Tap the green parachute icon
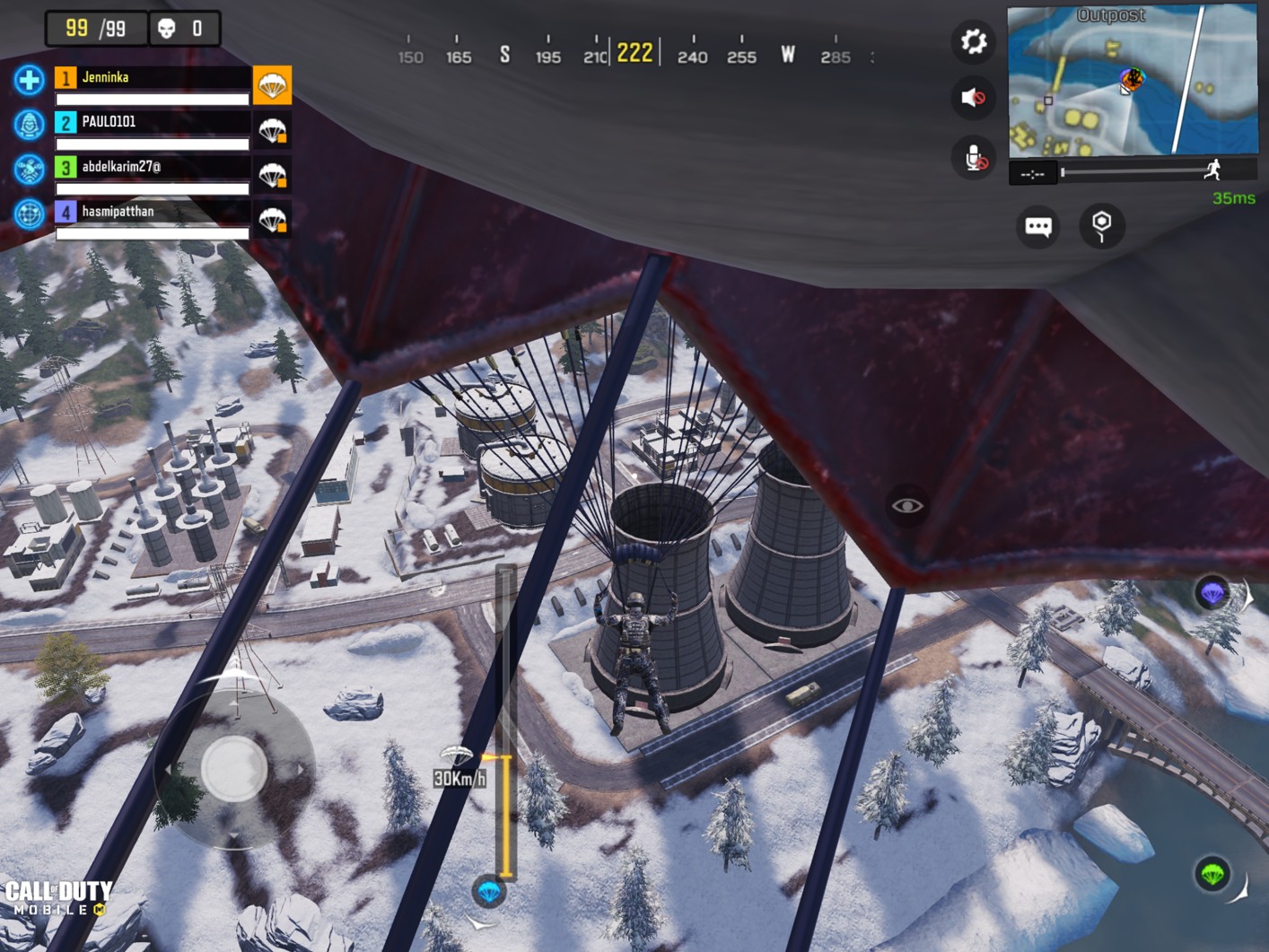The height and width of the screenshot is (952, 1269). point(1212,873)
